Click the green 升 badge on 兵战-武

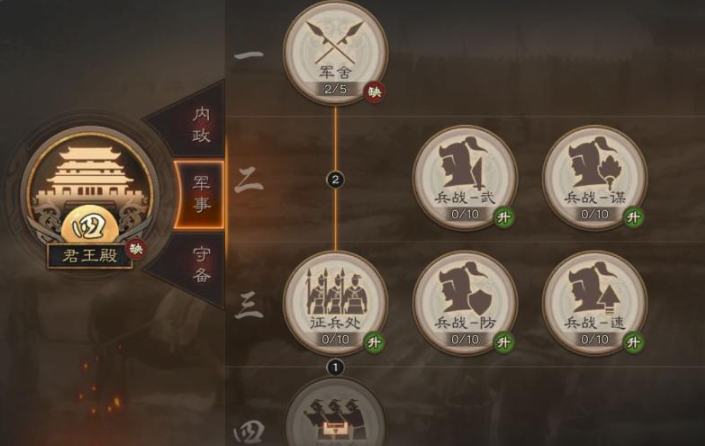[505, 217]
